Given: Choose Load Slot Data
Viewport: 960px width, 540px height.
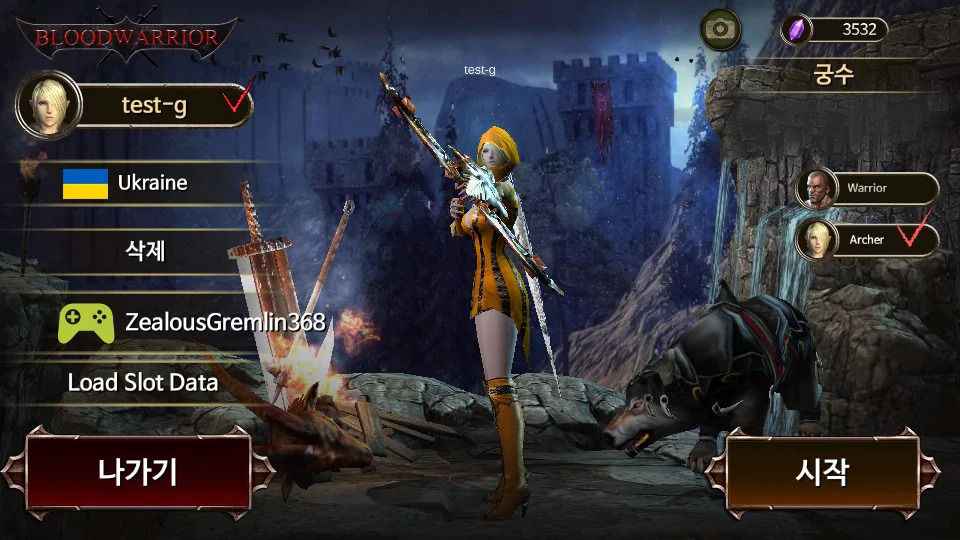Looking at the screenshot, I should [x=143, y=382].
